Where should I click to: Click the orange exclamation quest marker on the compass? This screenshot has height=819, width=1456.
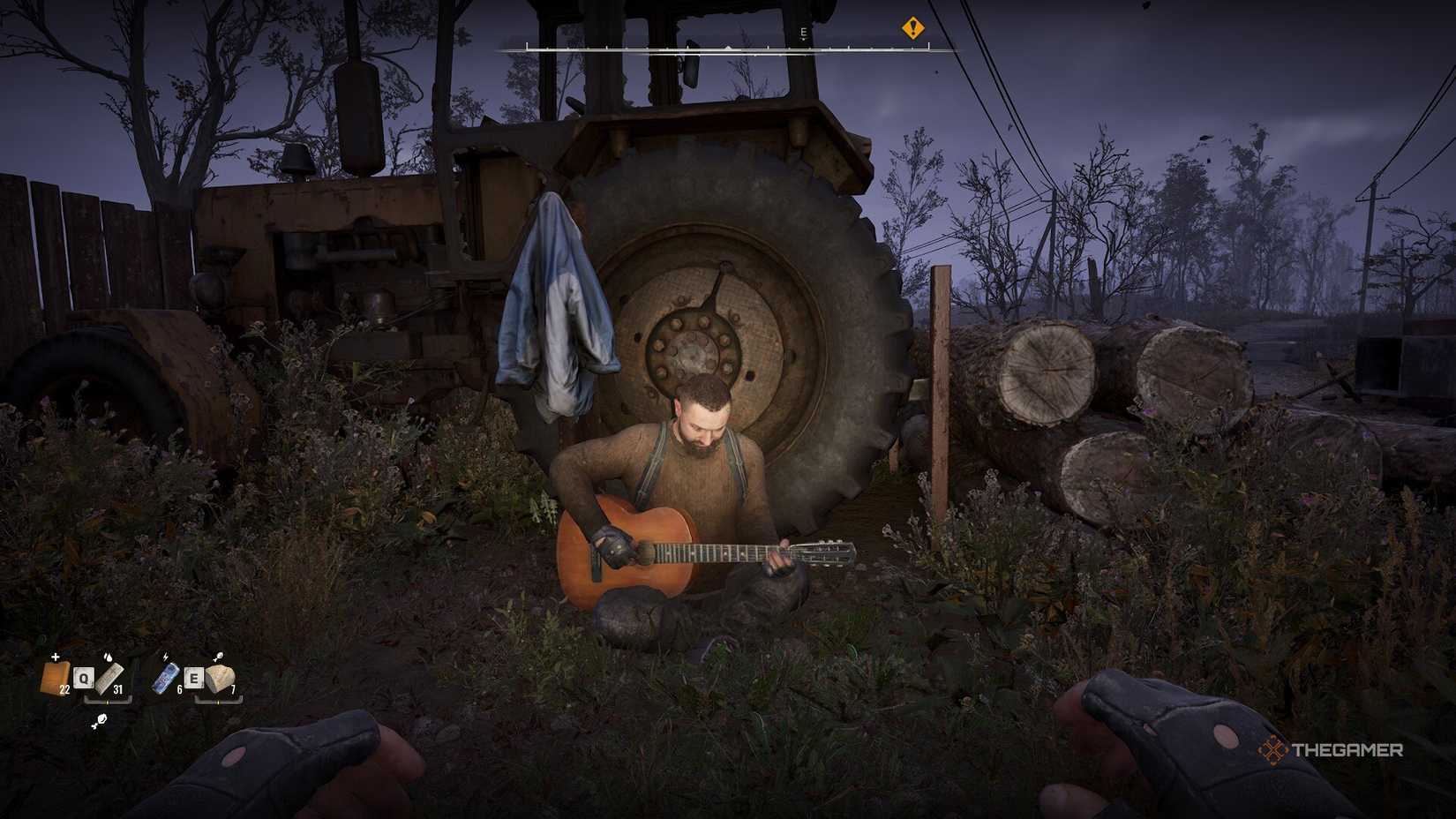point(913,28)
